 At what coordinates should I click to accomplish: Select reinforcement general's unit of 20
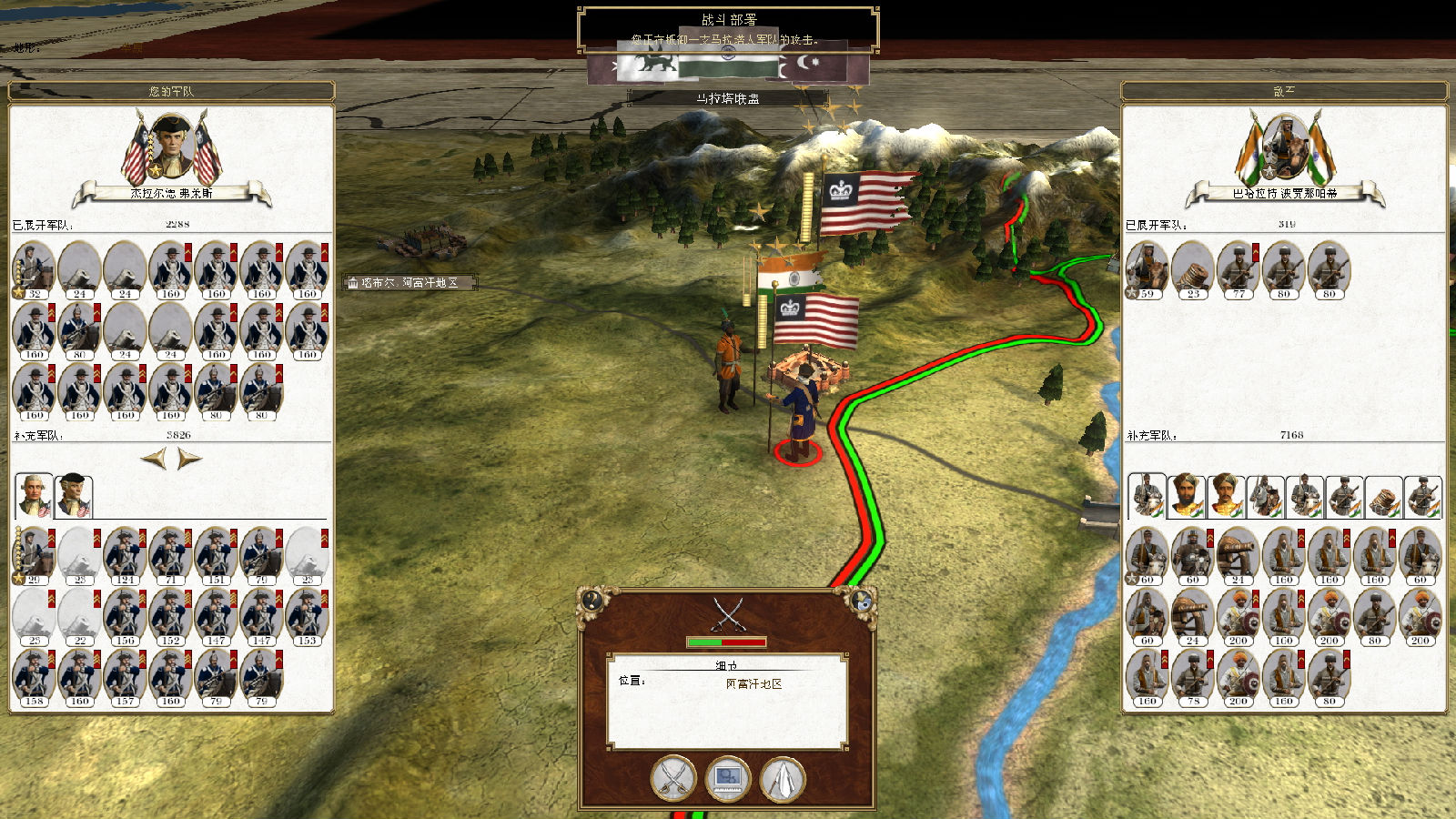(34, 555)
